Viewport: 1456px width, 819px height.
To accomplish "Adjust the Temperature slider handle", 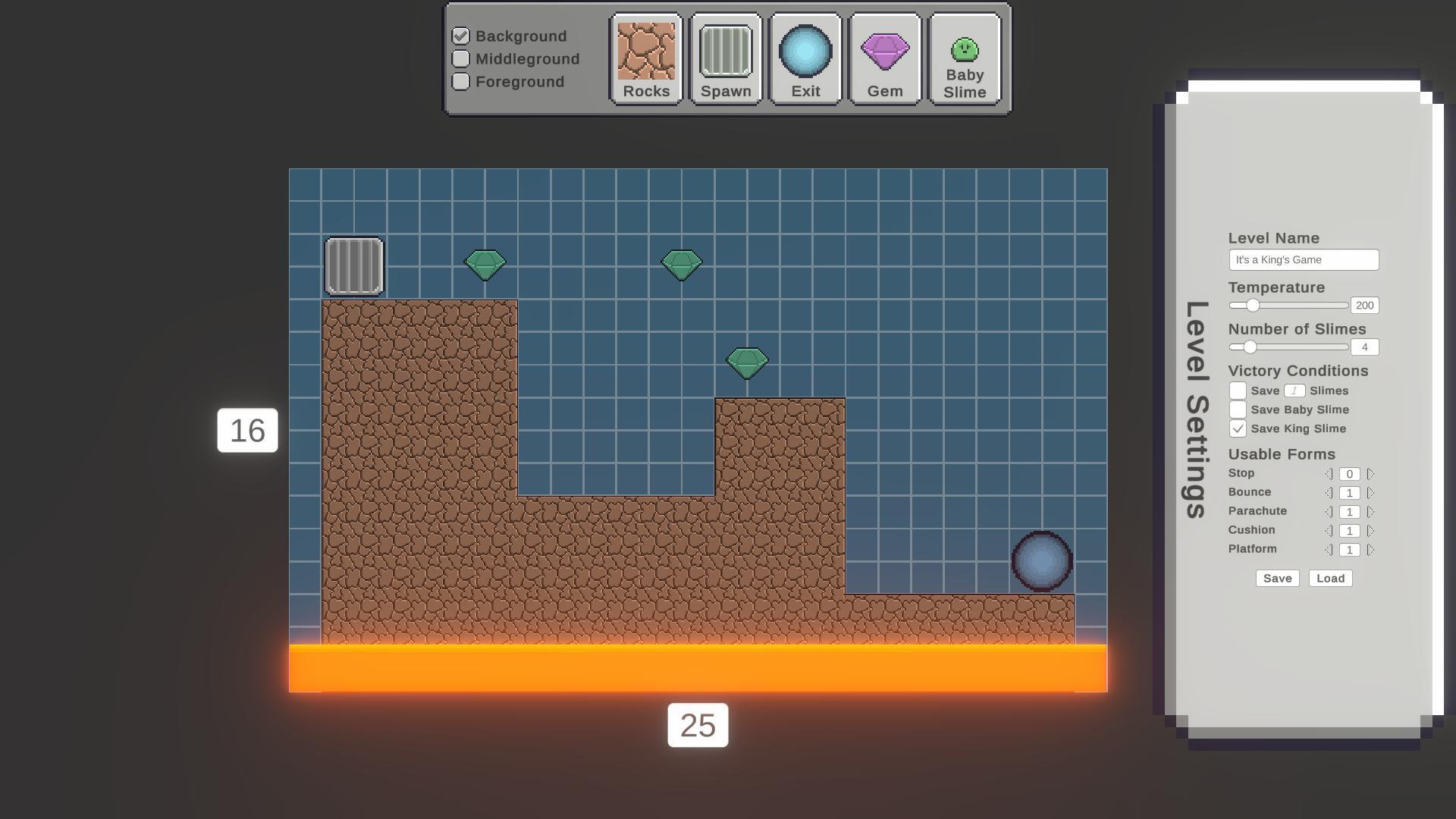I will [x=1252, y=306].
